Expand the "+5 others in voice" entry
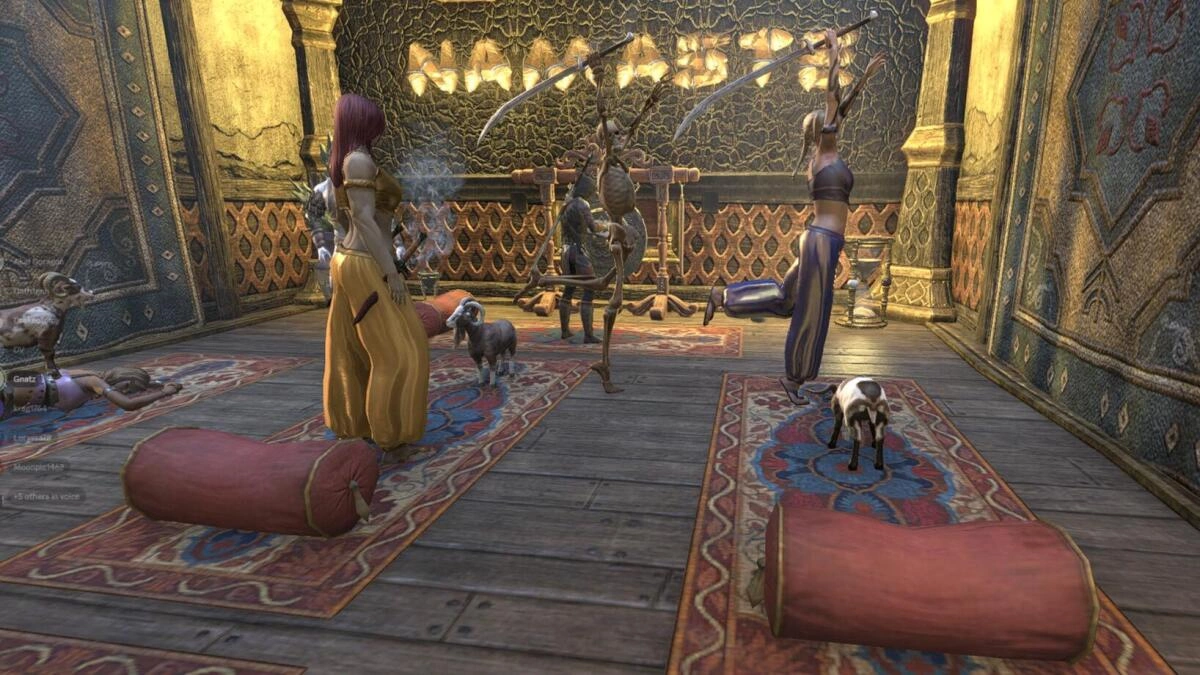Screen dimensions: 1200x675 (45, 496)
